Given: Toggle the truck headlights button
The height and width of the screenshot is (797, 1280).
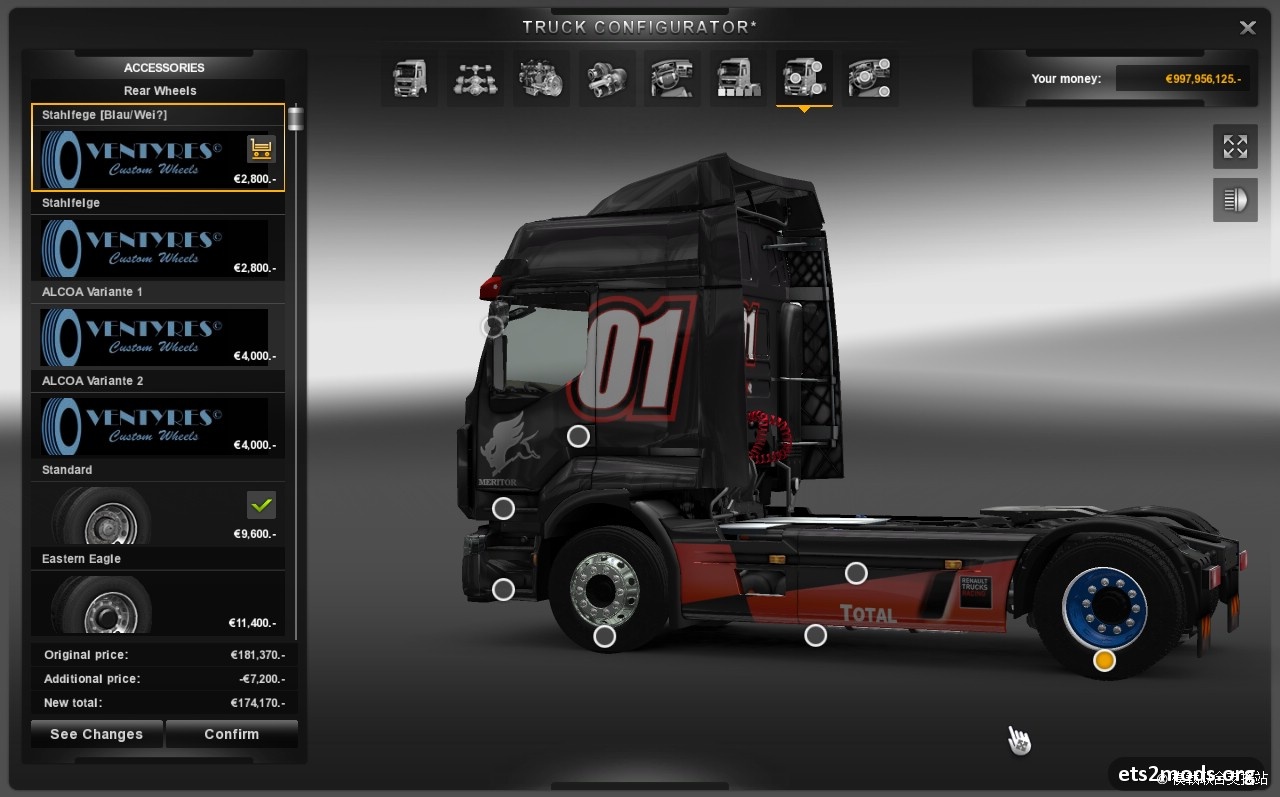Looking at the screenshot, I should (1235, 200).
